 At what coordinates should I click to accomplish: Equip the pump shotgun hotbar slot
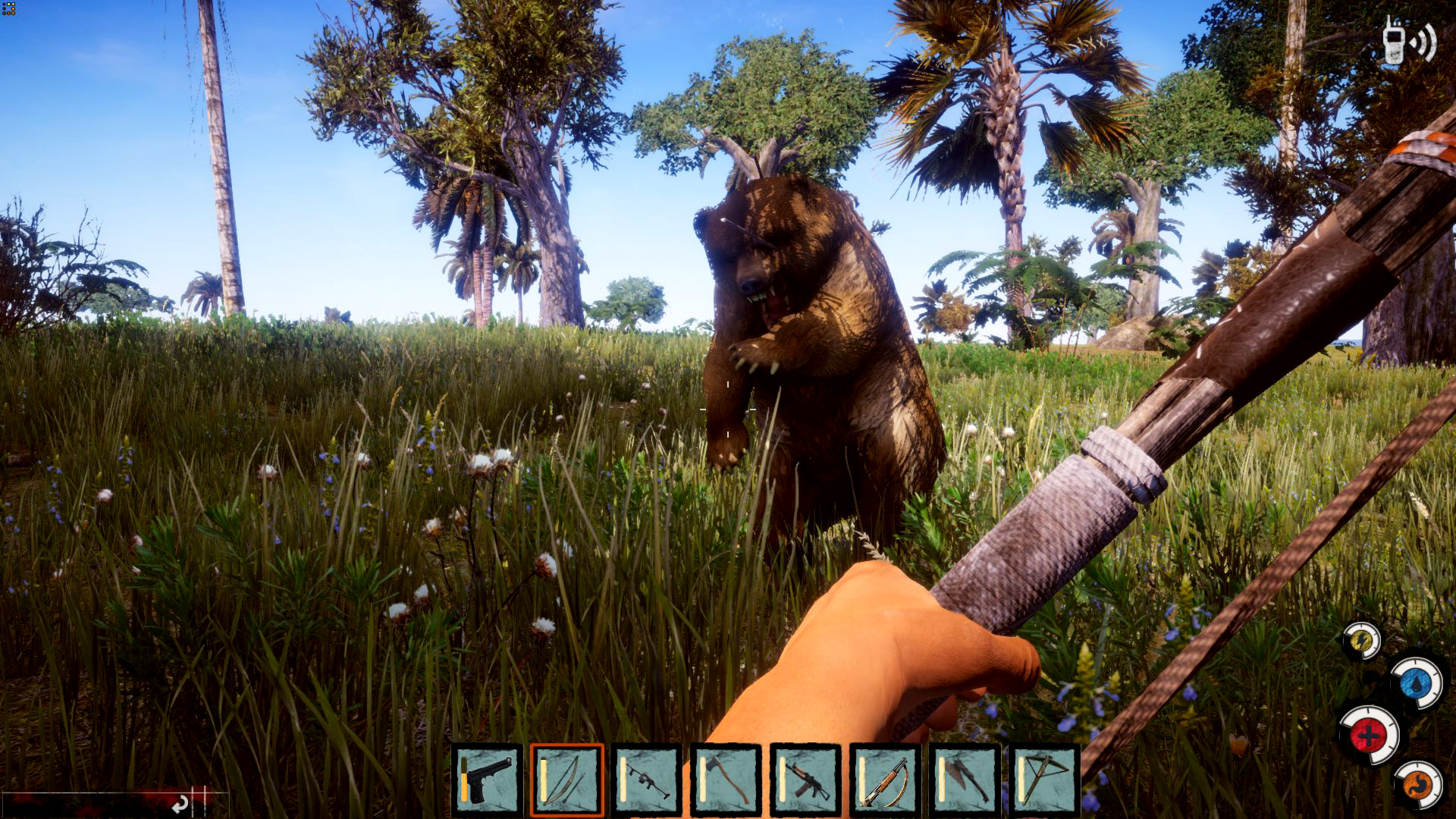(885, 780)
